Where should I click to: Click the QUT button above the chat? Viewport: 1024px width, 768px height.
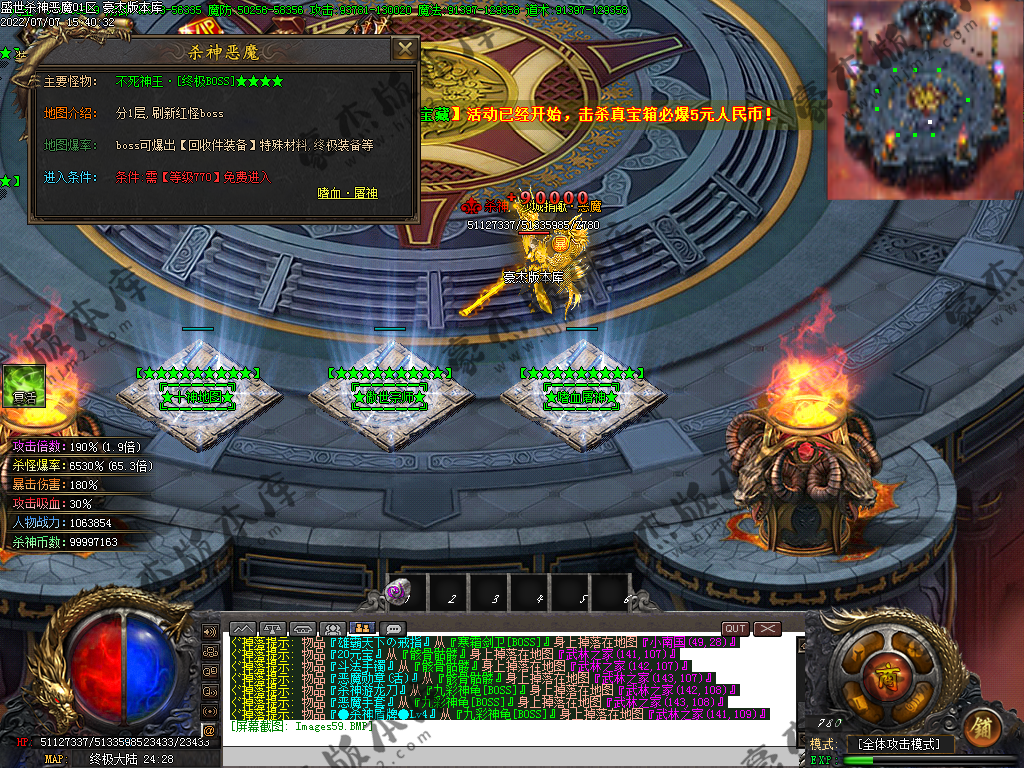point(735,628)
